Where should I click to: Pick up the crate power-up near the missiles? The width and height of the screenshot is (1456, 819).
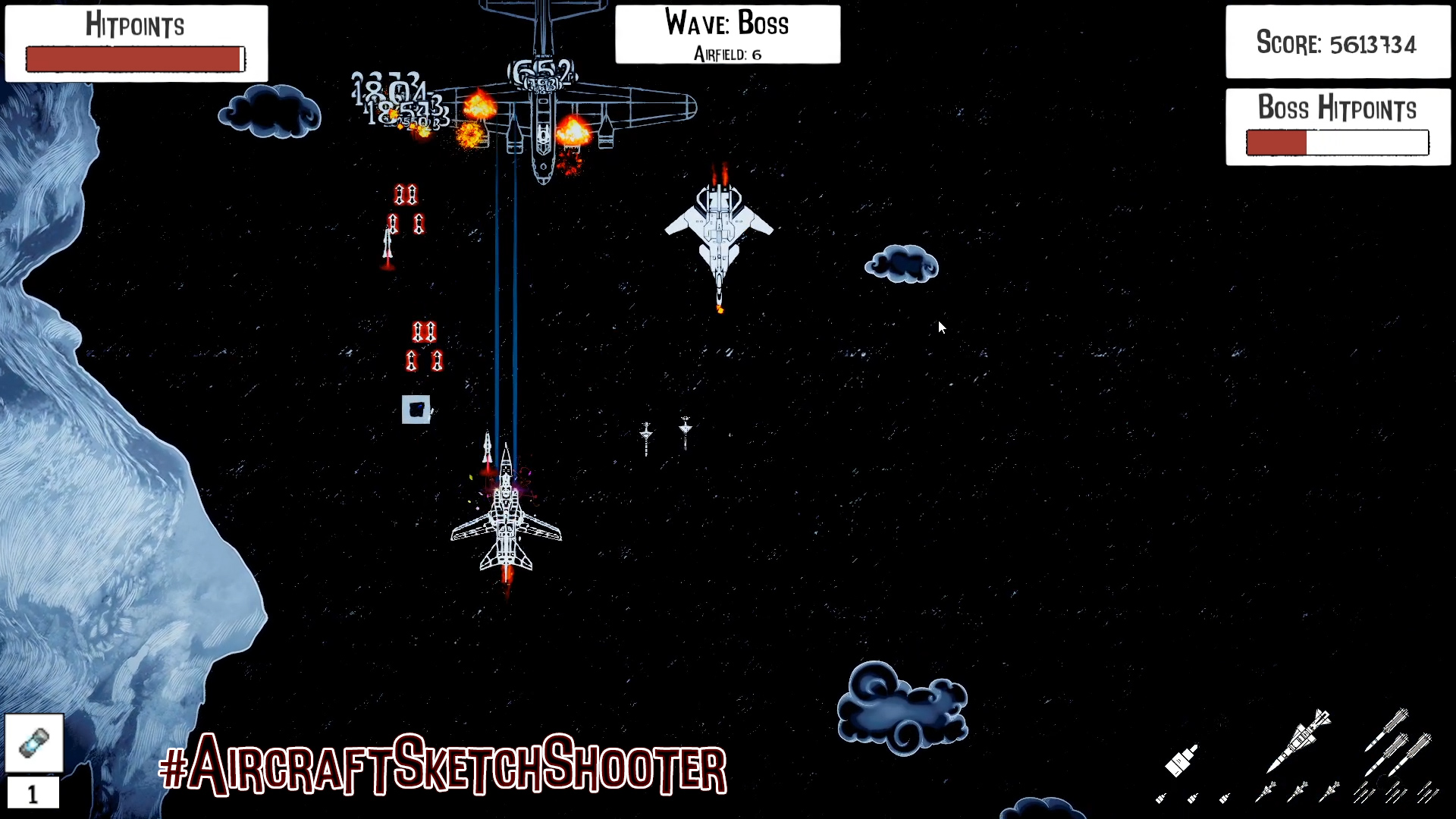(x=416, y=409)
